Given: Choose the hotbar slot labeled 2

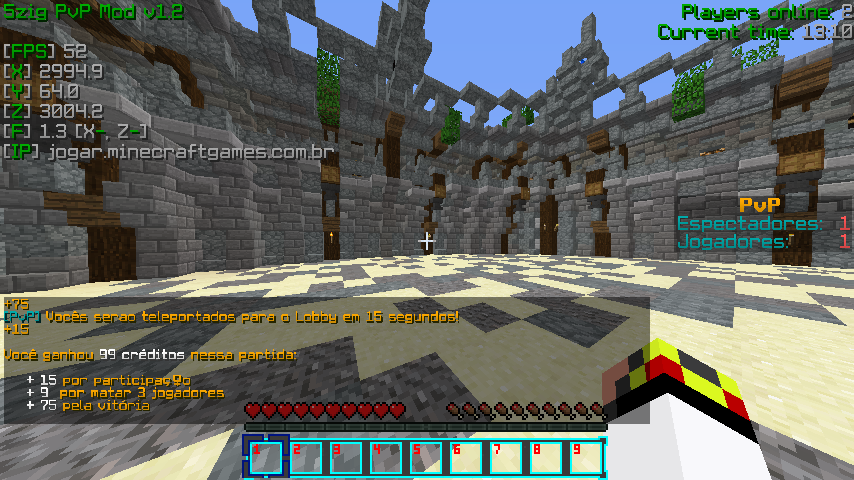Looking at the screenshot, I should coord(307,457).
